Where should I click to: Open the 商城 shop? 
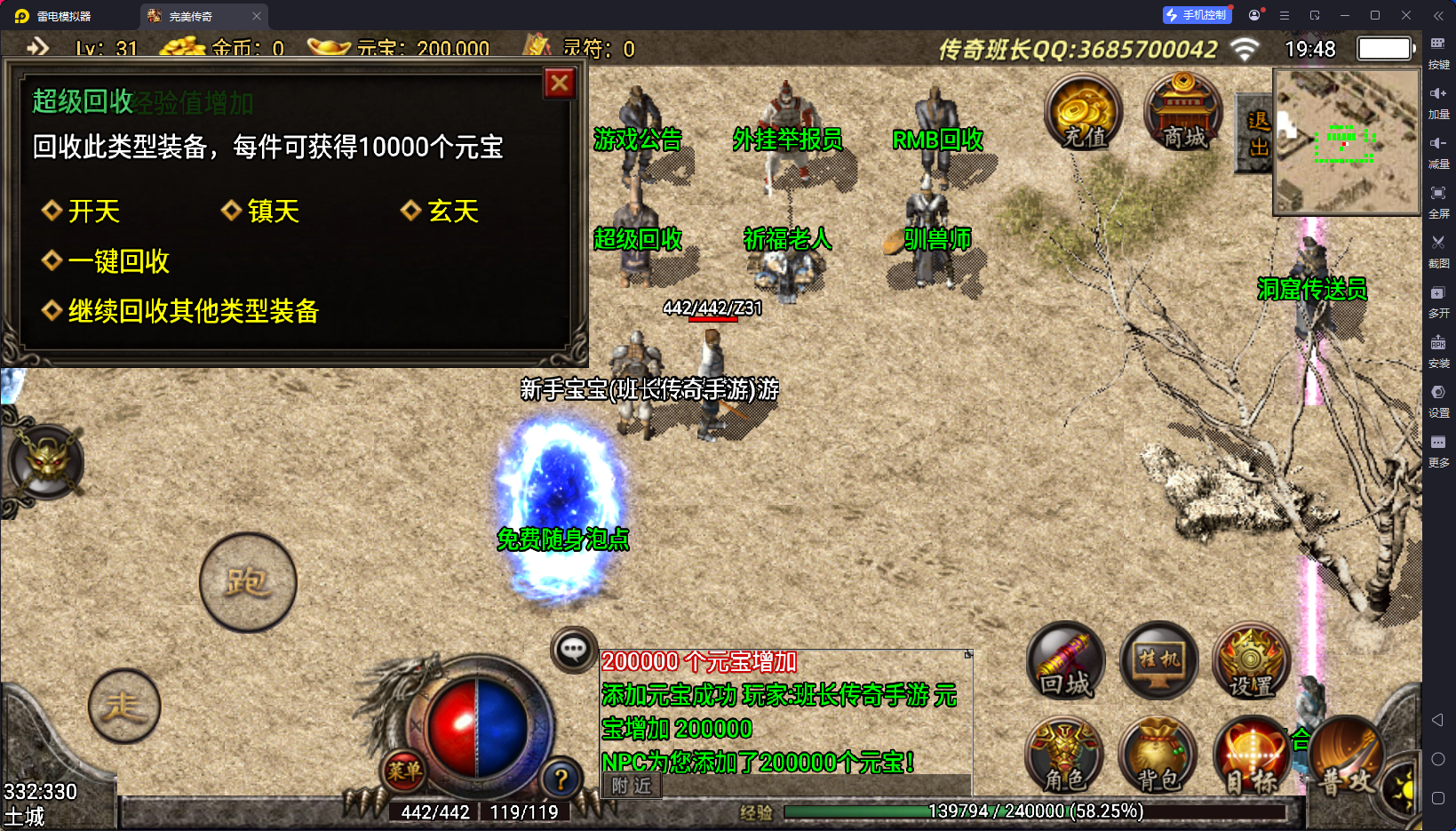1183,111
